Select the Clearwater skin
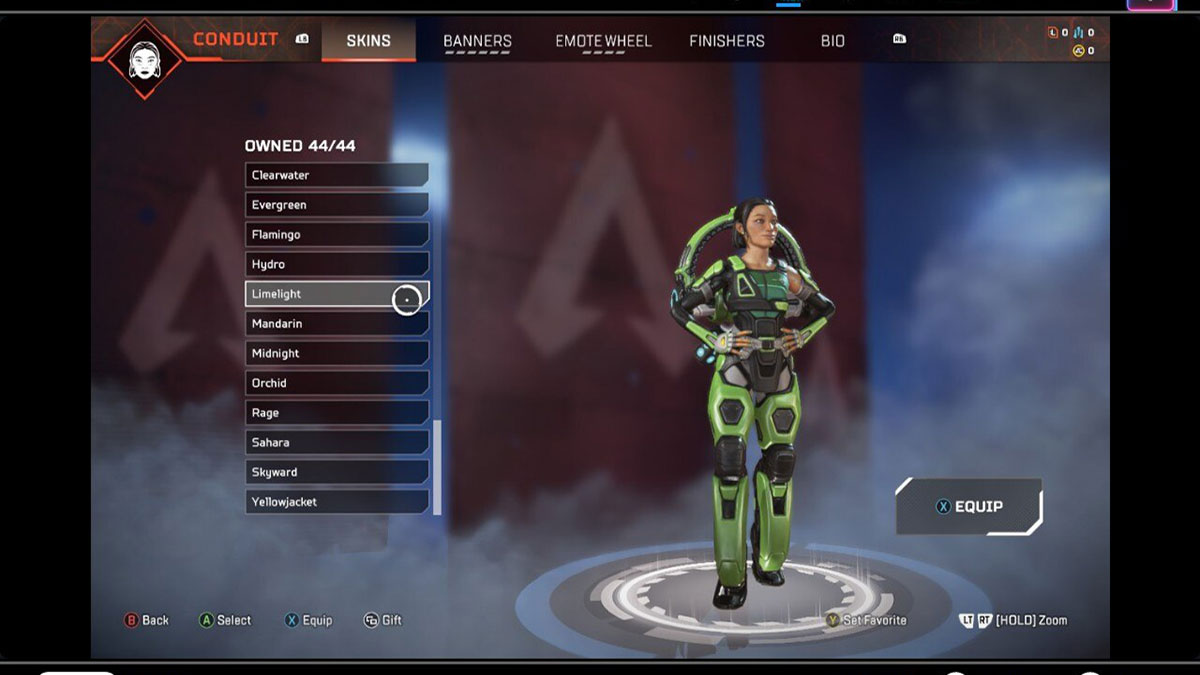 pyautogui.click(x=336, y=175)
